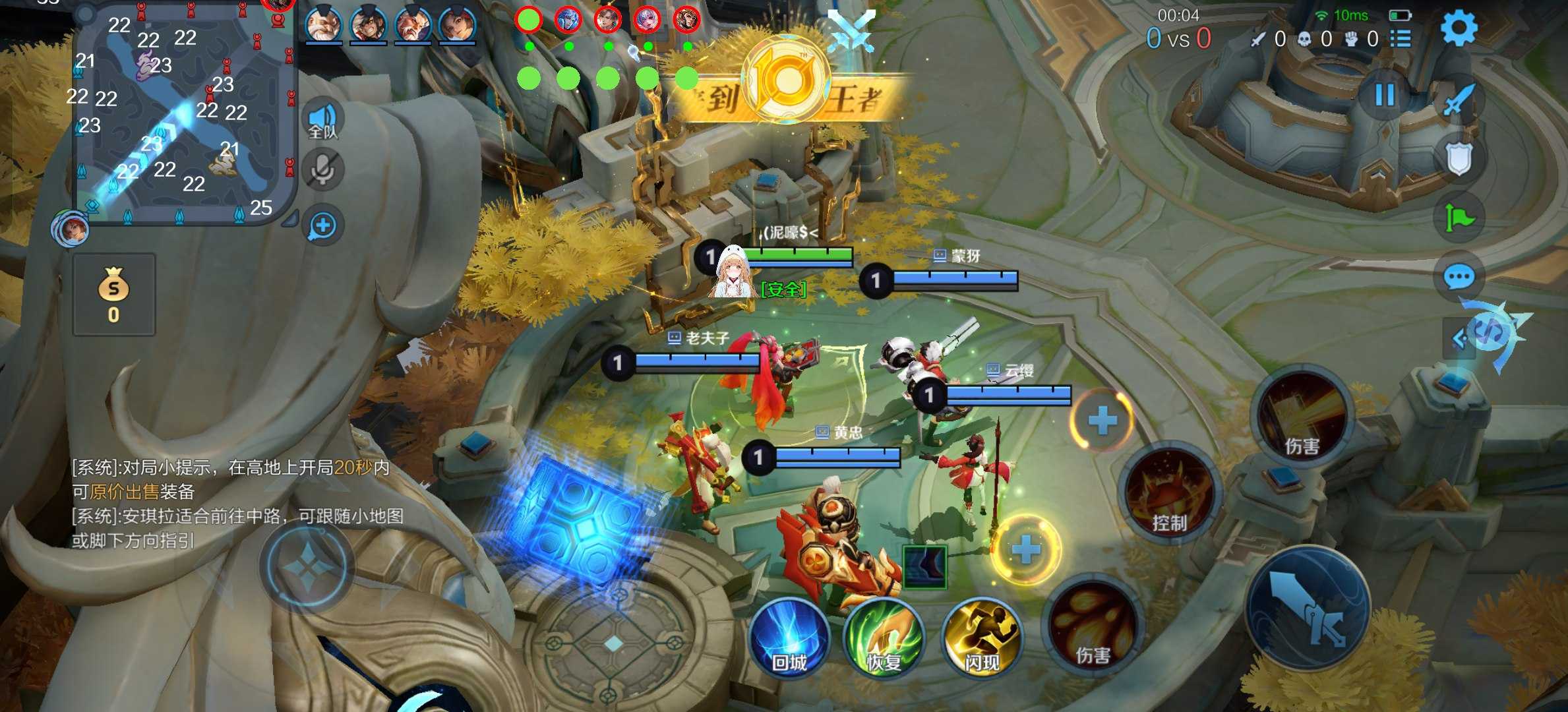
Task: Tap the minimap in the corner
Action: click(x=183, y=112)
